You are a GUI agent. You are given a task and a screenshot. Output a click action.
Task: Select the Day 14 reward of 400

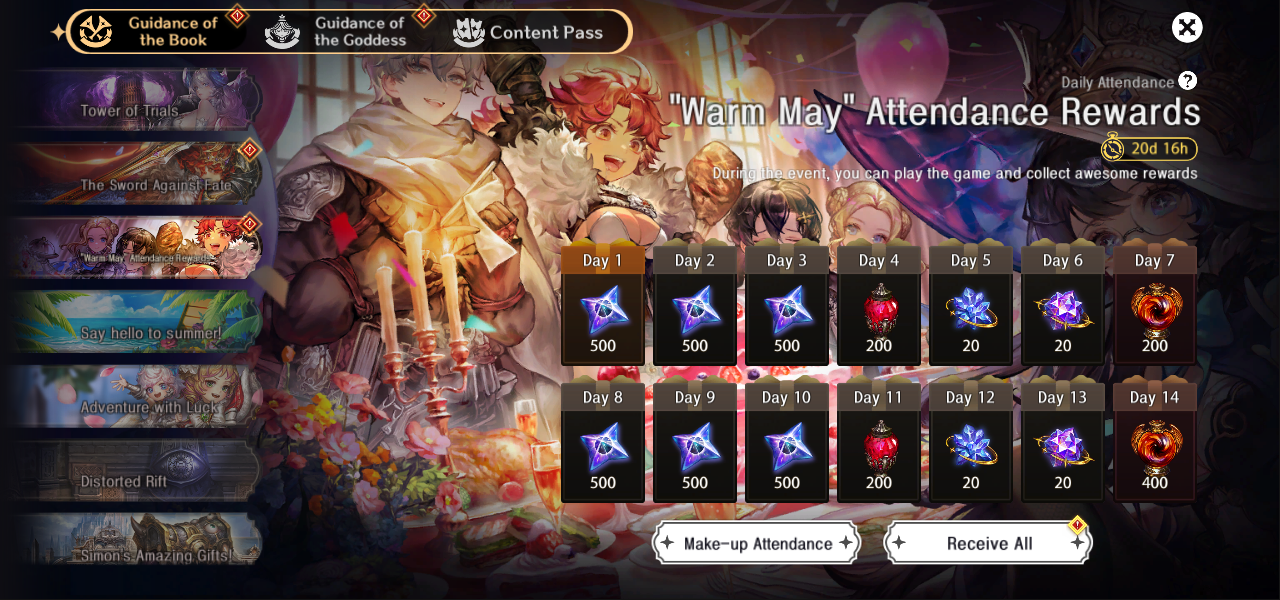click(x=1155, y=447)
